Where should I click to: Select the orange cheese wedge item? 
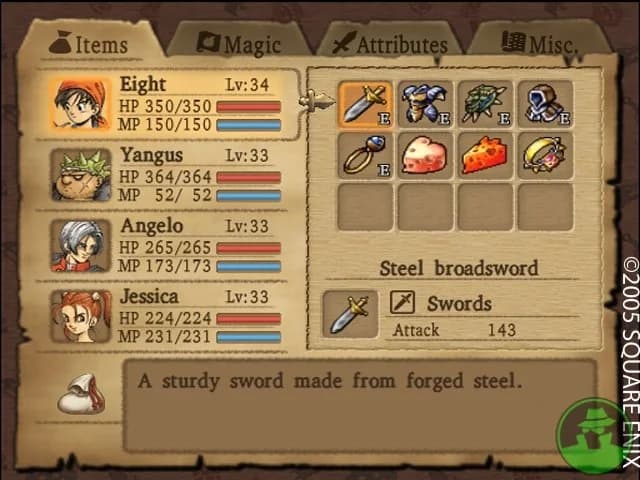click(485, 155)
